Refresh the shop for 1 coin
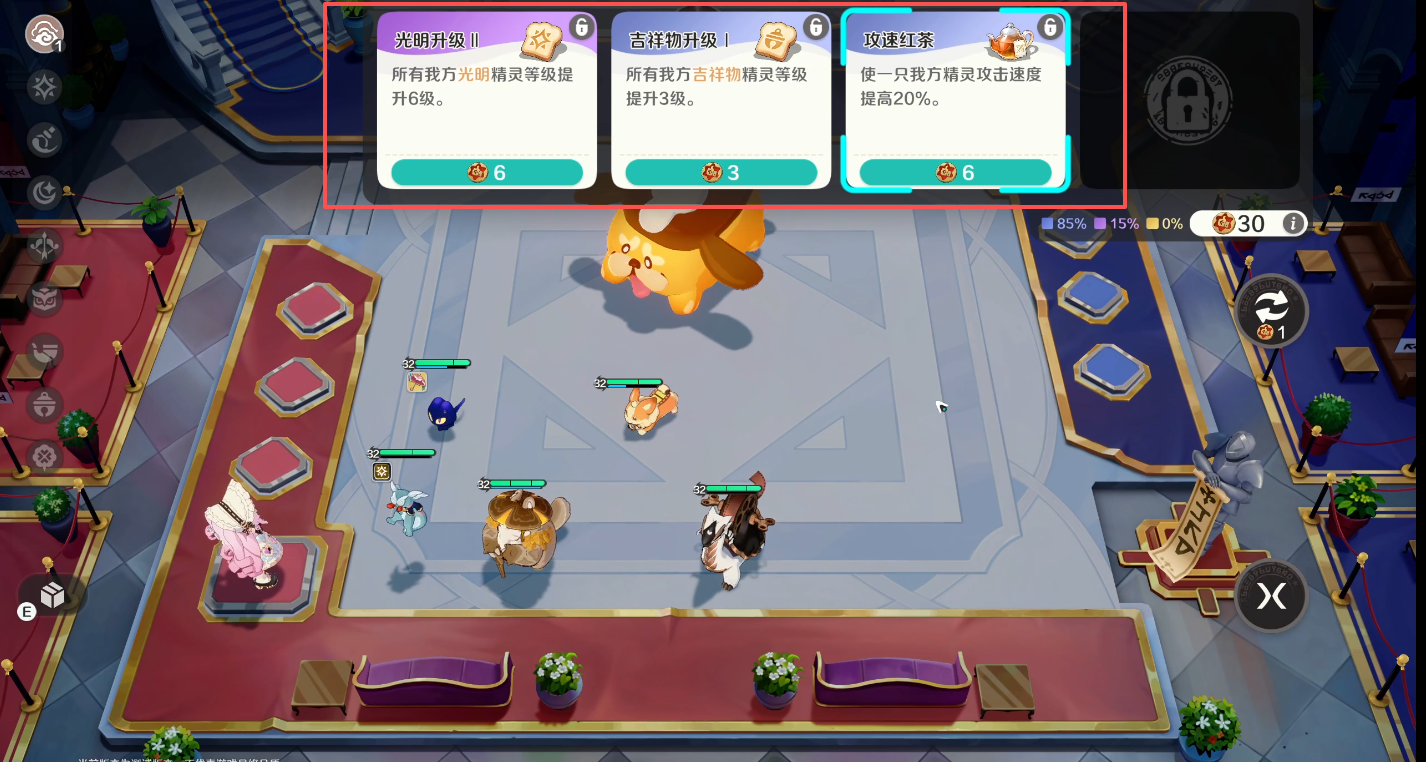 [x=1271, y=310]
